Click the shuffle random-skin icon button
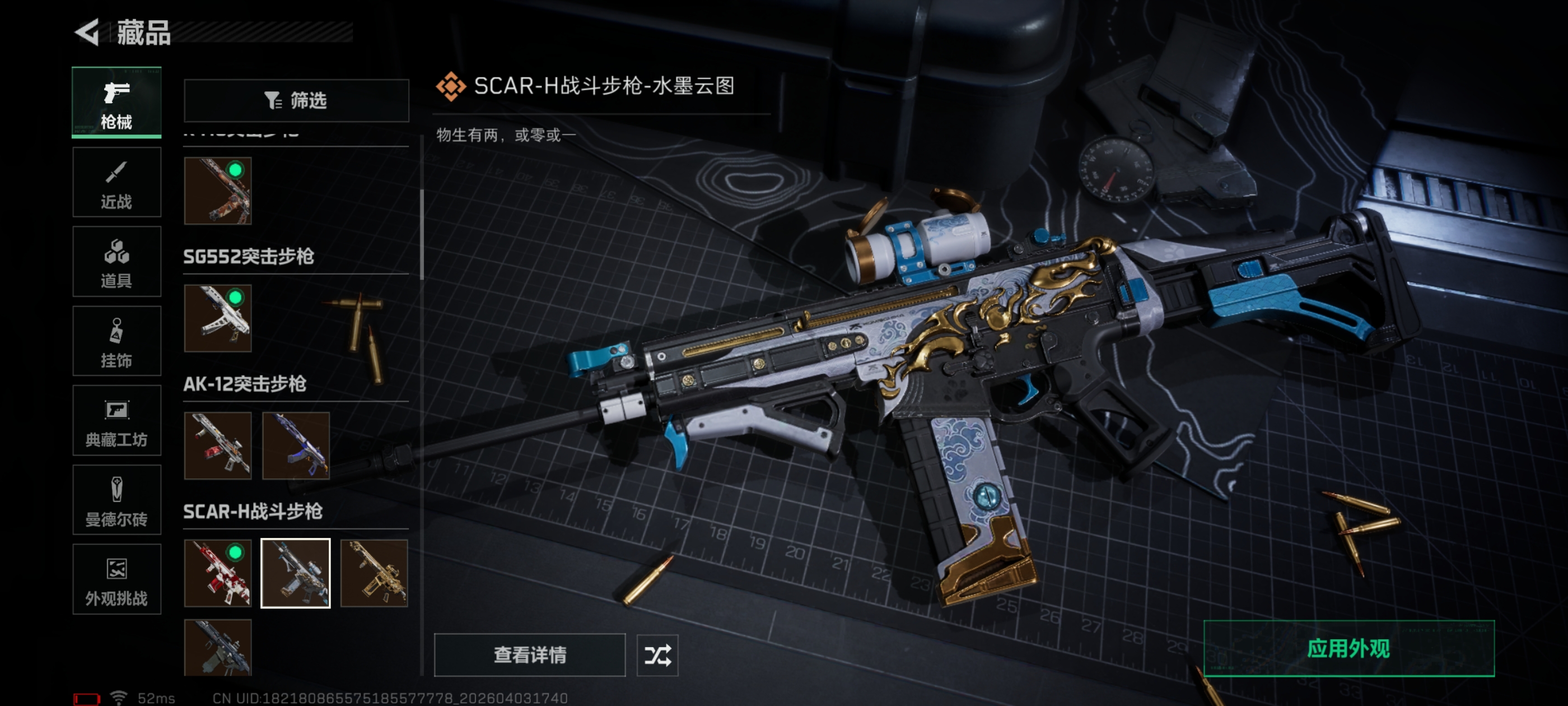The width and height of the screenshot is (1568, 706). tap(657, 655)
